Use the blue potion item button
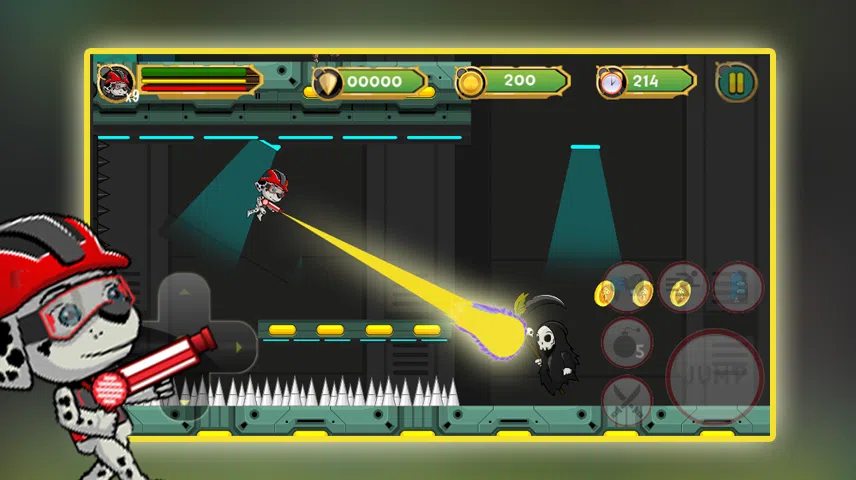This screenshot has width=856, height=480. 738,288
